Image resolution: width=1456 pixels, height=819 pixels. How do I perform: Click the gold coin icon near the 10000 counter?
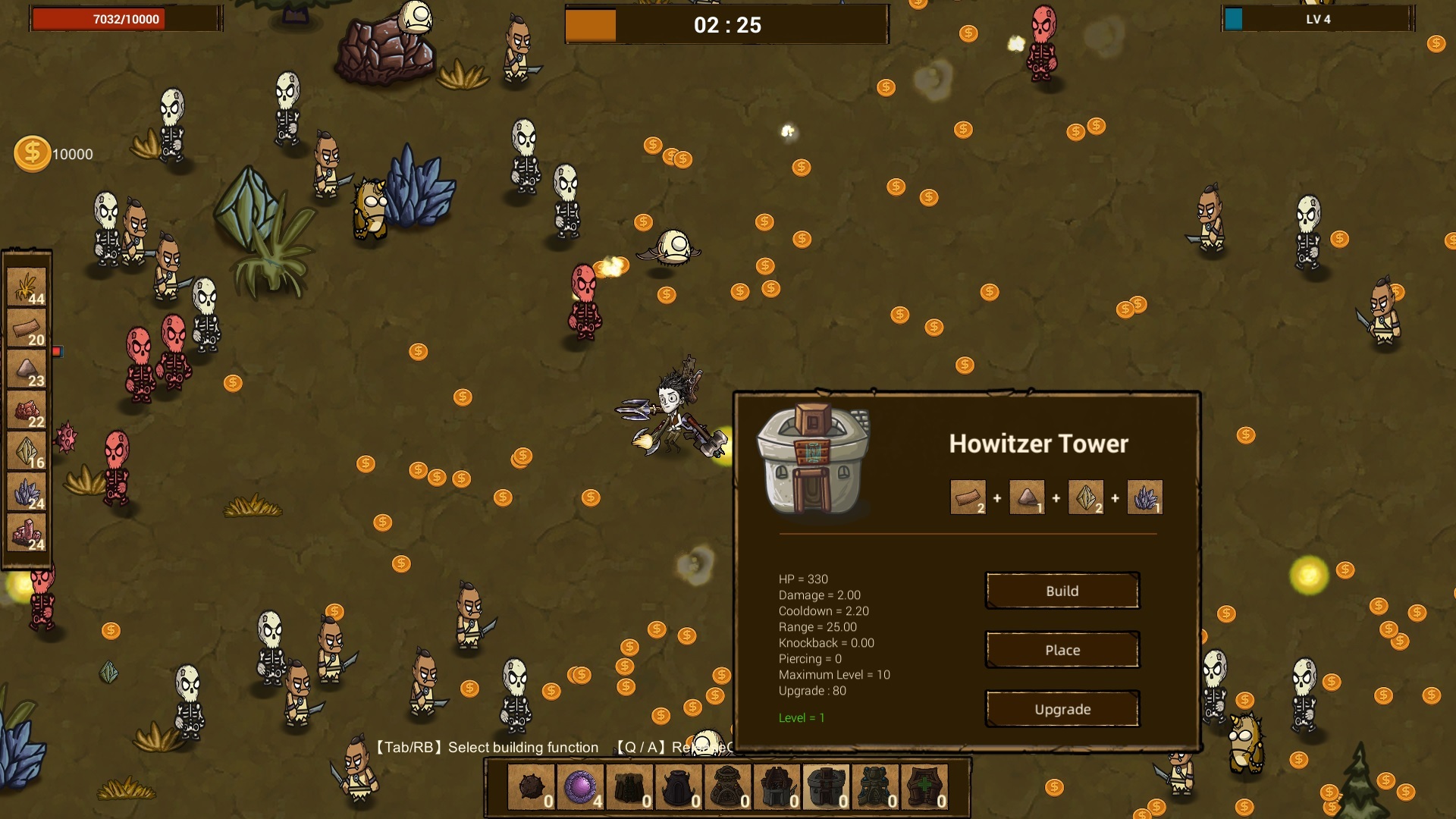pyautogui.click(x=32, y=152)
